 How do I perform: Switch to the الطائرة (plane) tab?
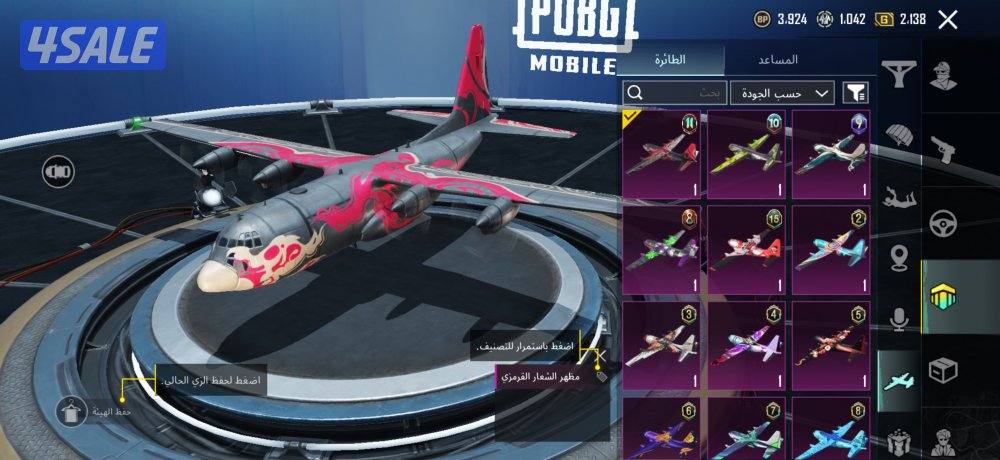671,59
